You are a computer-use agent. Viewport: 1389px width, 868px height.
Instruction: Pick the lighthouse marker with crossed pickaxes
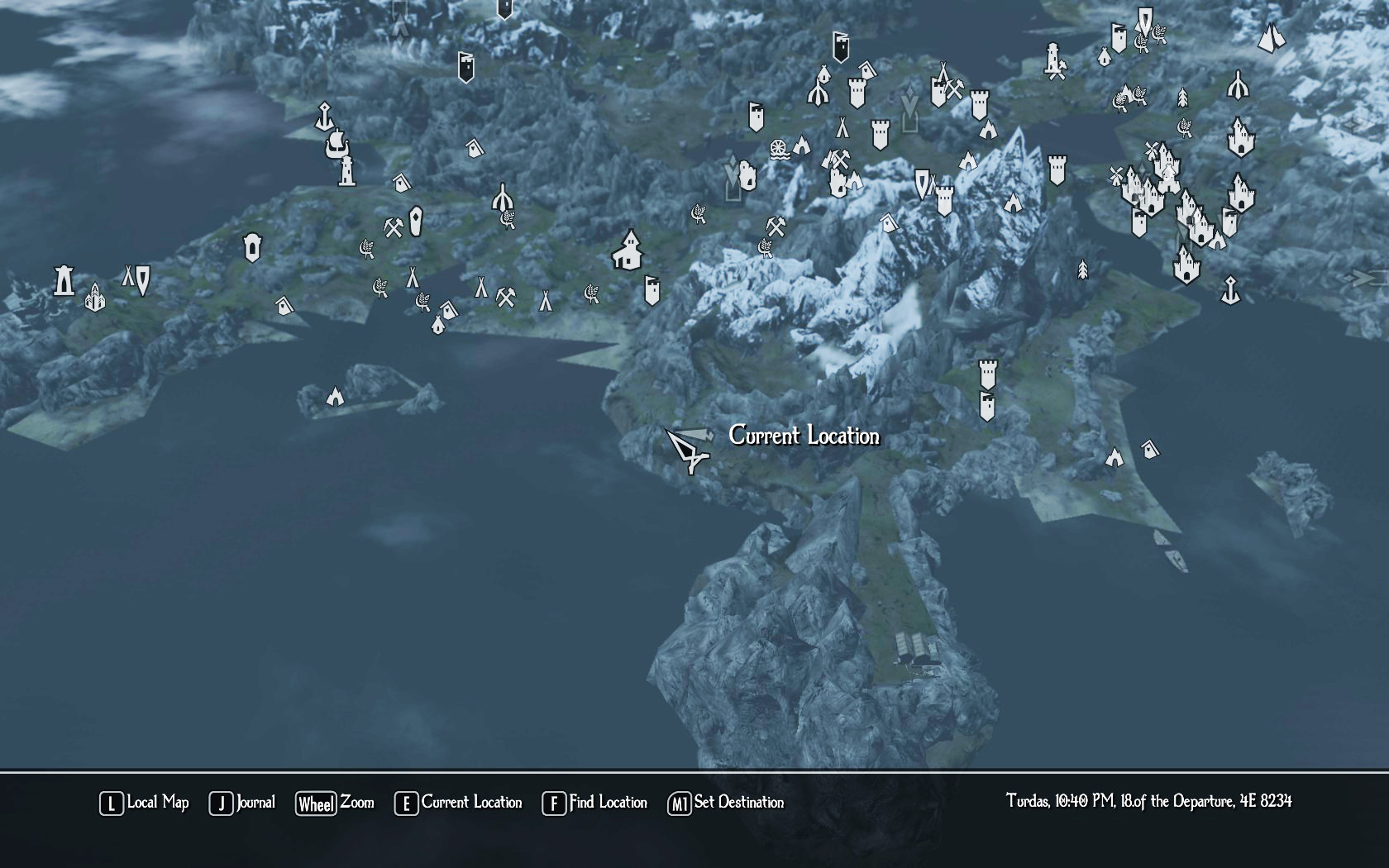point(1053,60)
